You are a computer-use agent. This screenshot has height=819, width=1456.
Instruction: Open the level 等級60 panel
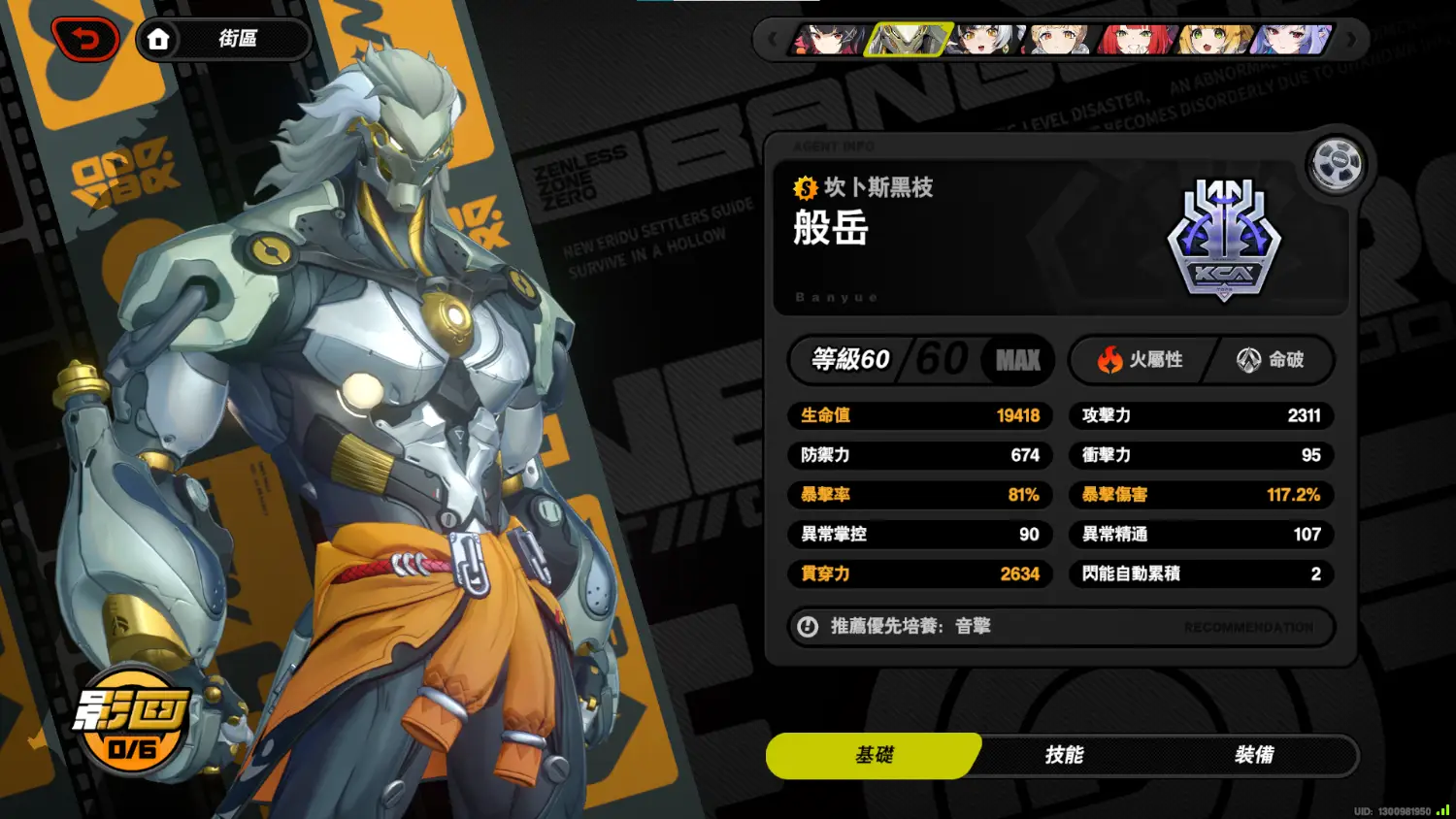click(919, 360)
